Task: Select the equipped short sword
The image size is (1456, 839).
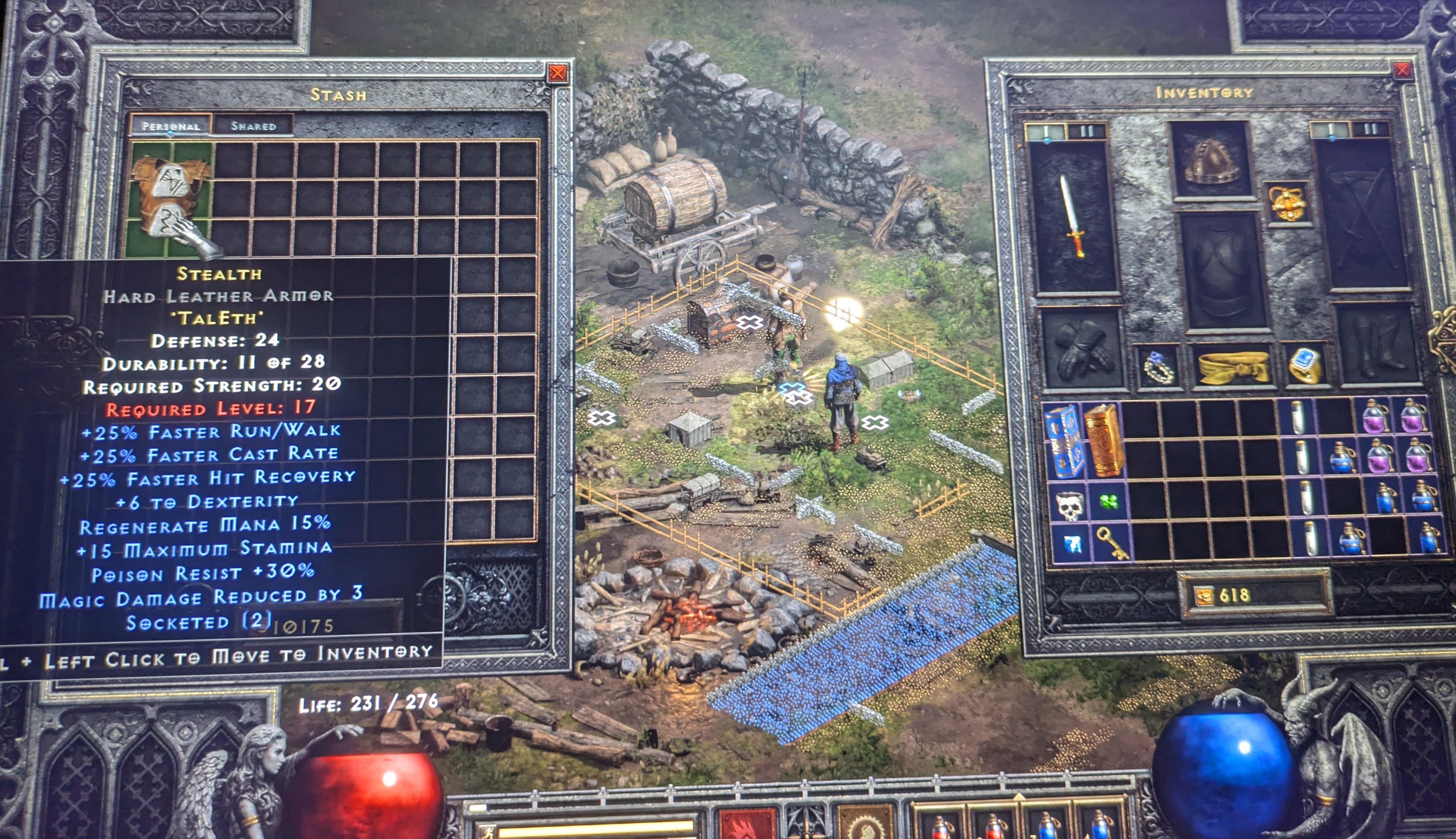Action: click(x=1072, y=216)
